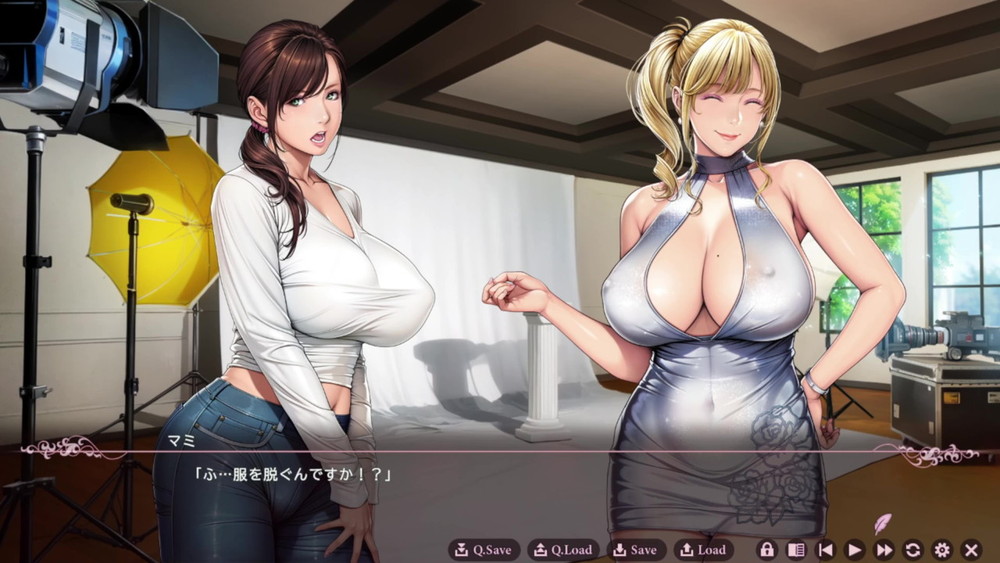Viewport: 1000px width, 563px height.
Task: Open the backlog book icon
Action: (796, 549)
